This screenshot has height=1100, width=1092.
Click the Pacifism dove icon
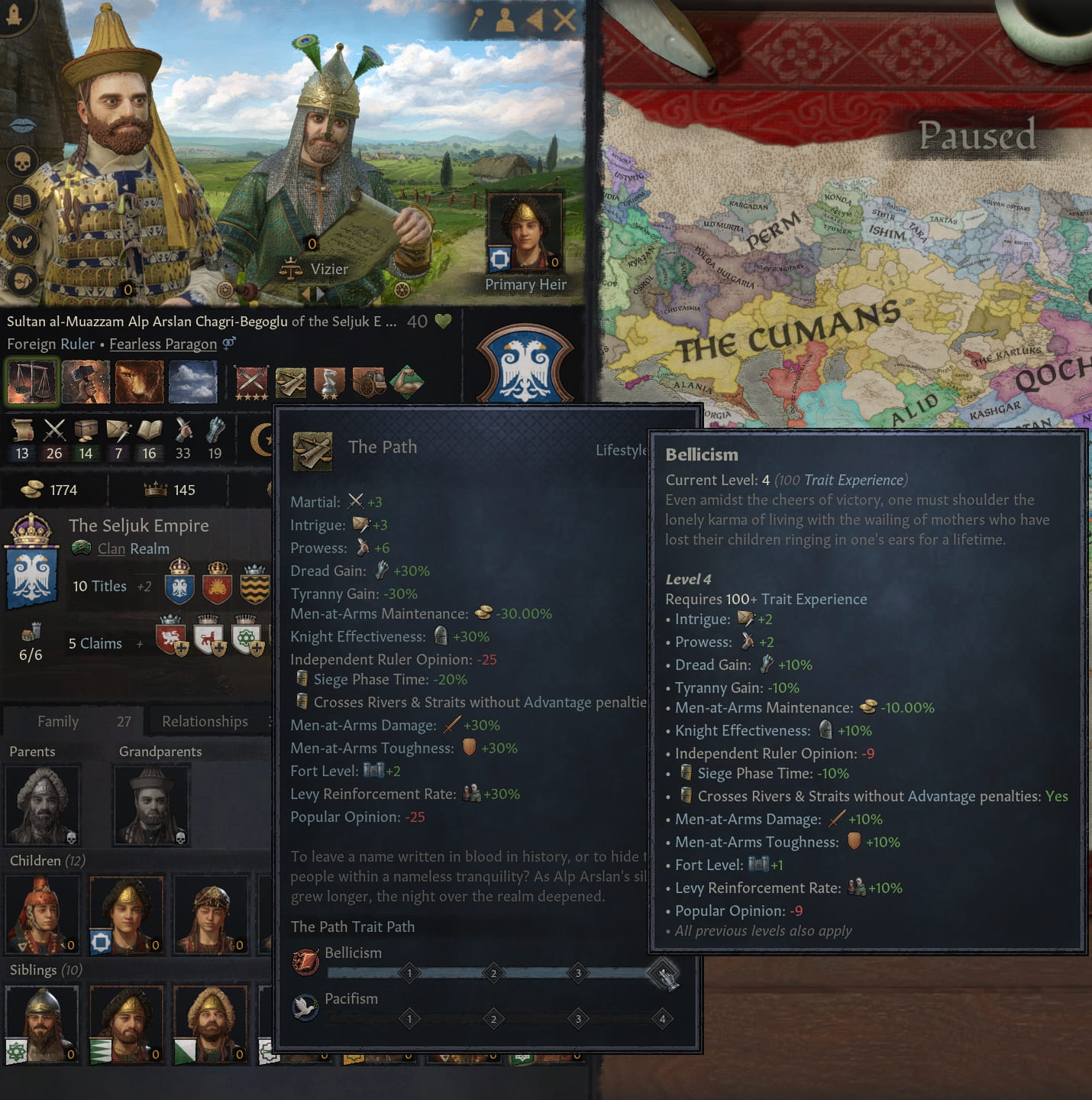pos(305,1008)
